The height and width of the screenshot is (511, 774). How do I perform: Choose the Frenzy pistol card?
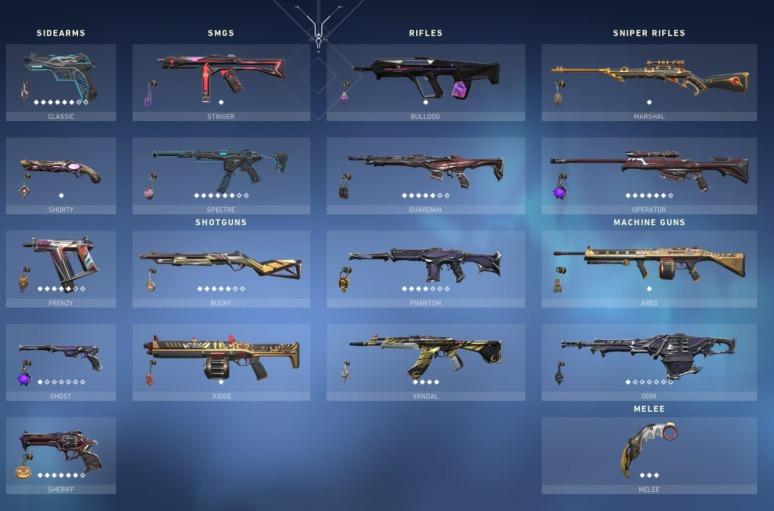(61, 268)
